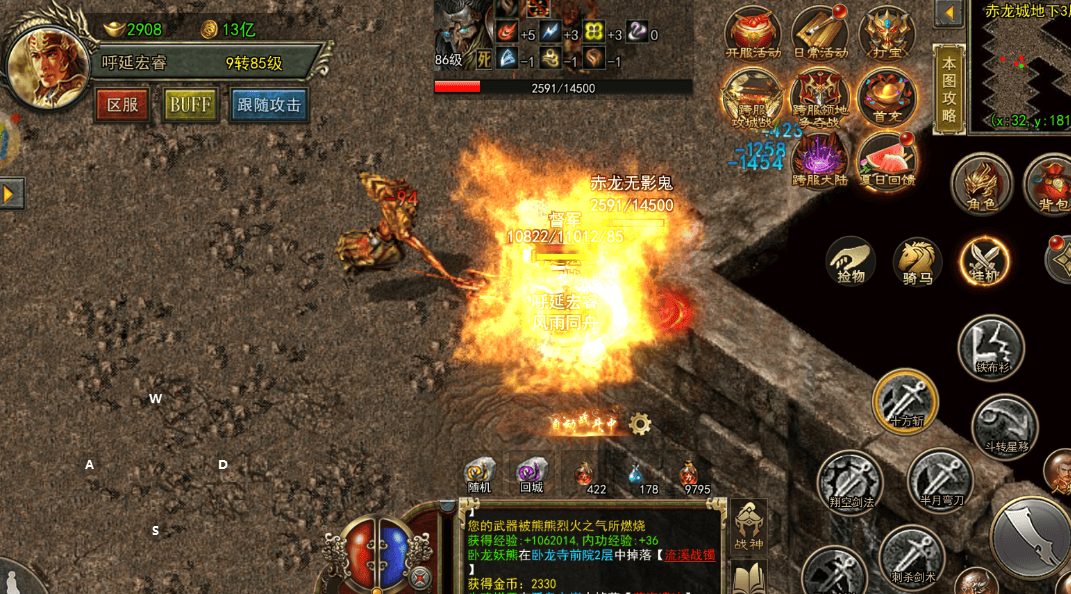The image size is (1071, 594).
Task: Select the 打宝 treasure hunt icon
Action: click(x=886, y=34)
